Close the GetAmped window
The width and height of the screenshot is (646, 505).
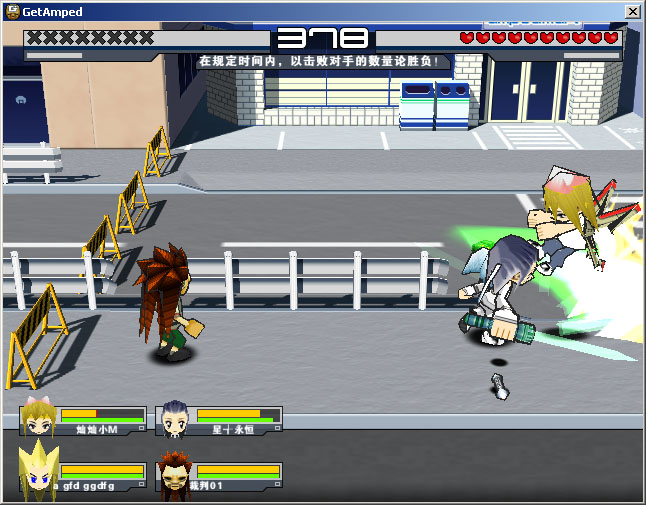632,11
